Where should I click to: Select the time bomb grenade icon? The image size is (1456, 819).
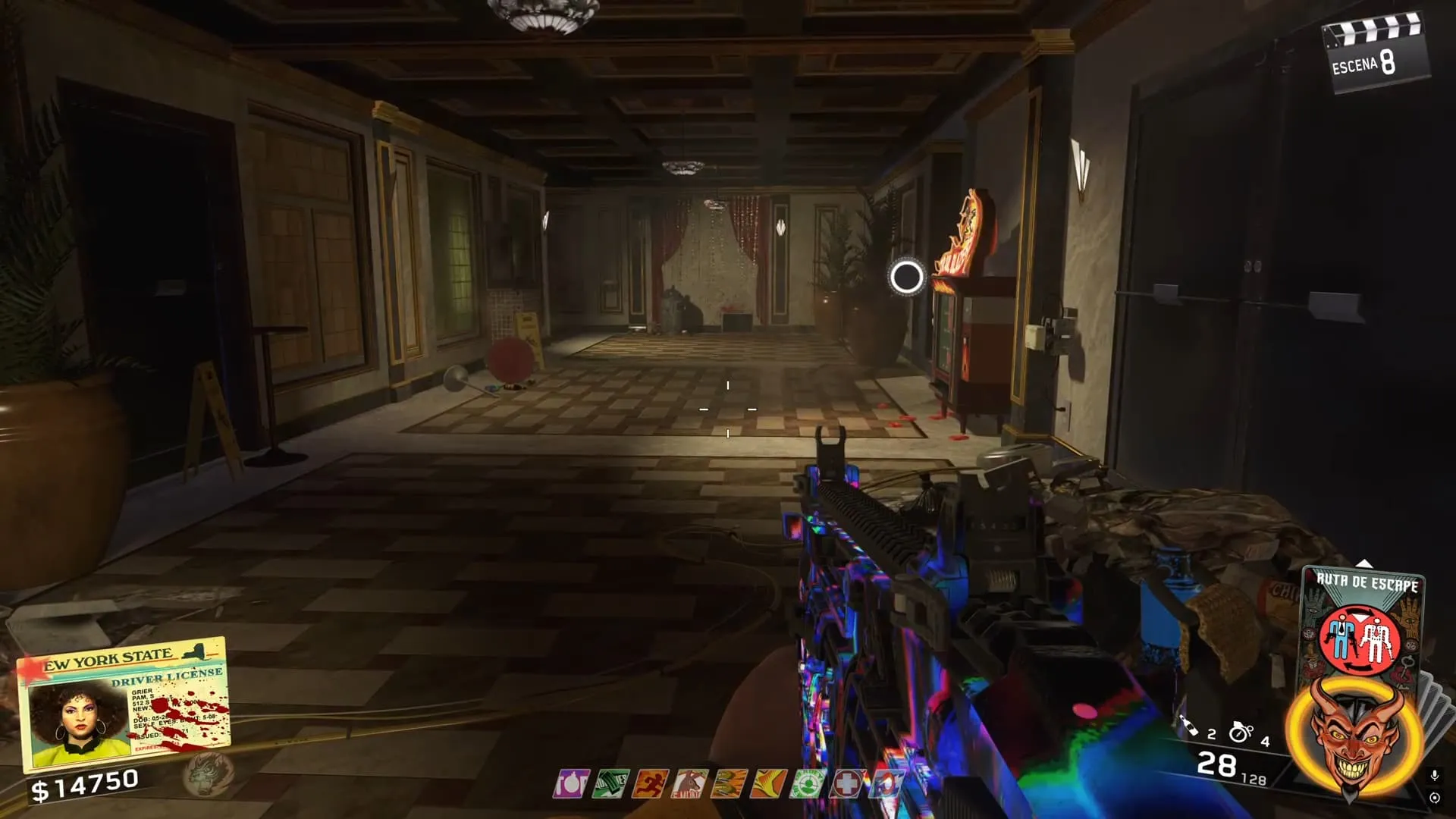point(1241,731)
